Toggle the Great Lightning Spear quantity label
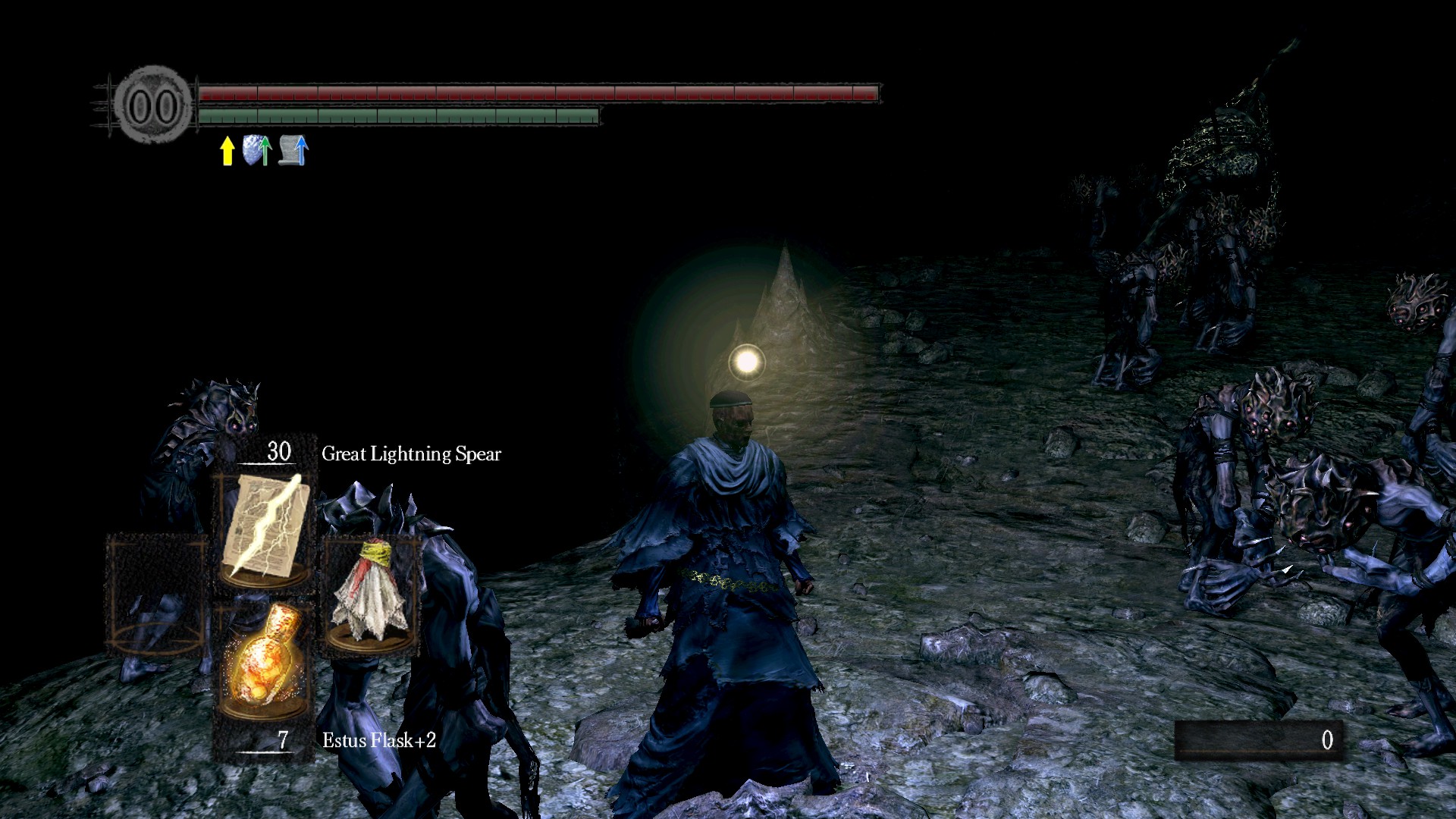1456x819 pixels. [278, 451]
